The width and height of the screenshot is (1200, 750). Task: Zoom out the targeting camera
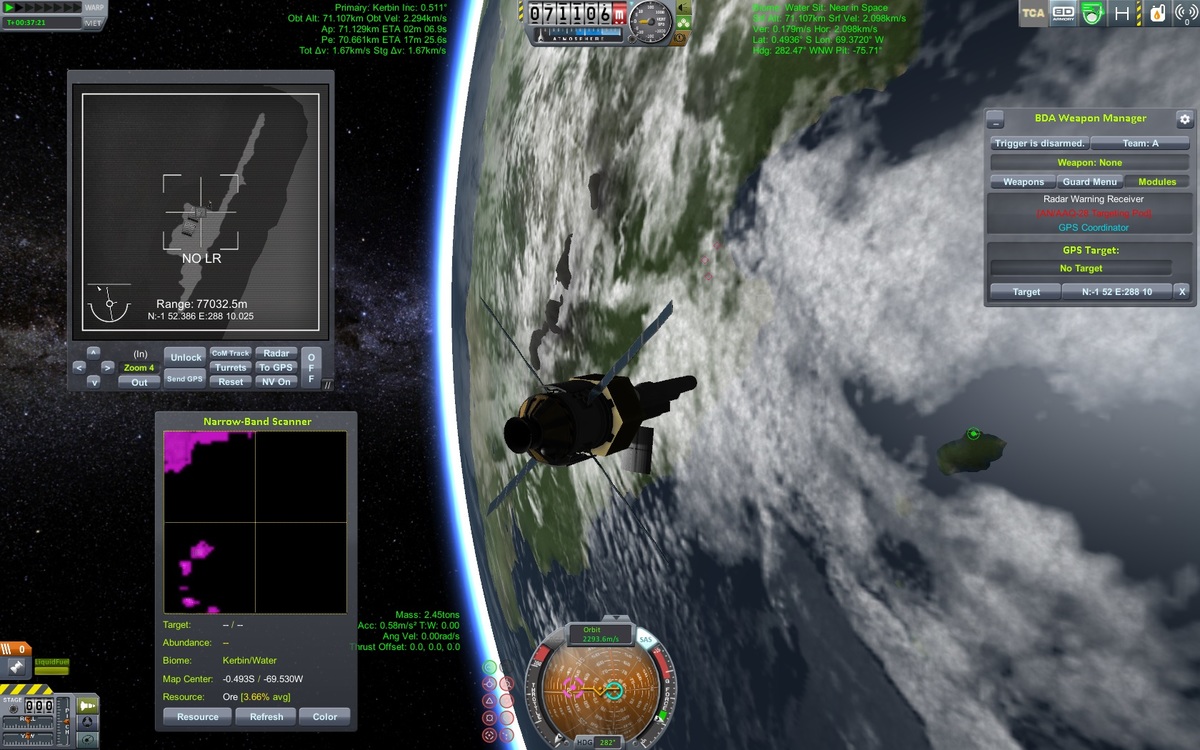[x=140, y=382]
